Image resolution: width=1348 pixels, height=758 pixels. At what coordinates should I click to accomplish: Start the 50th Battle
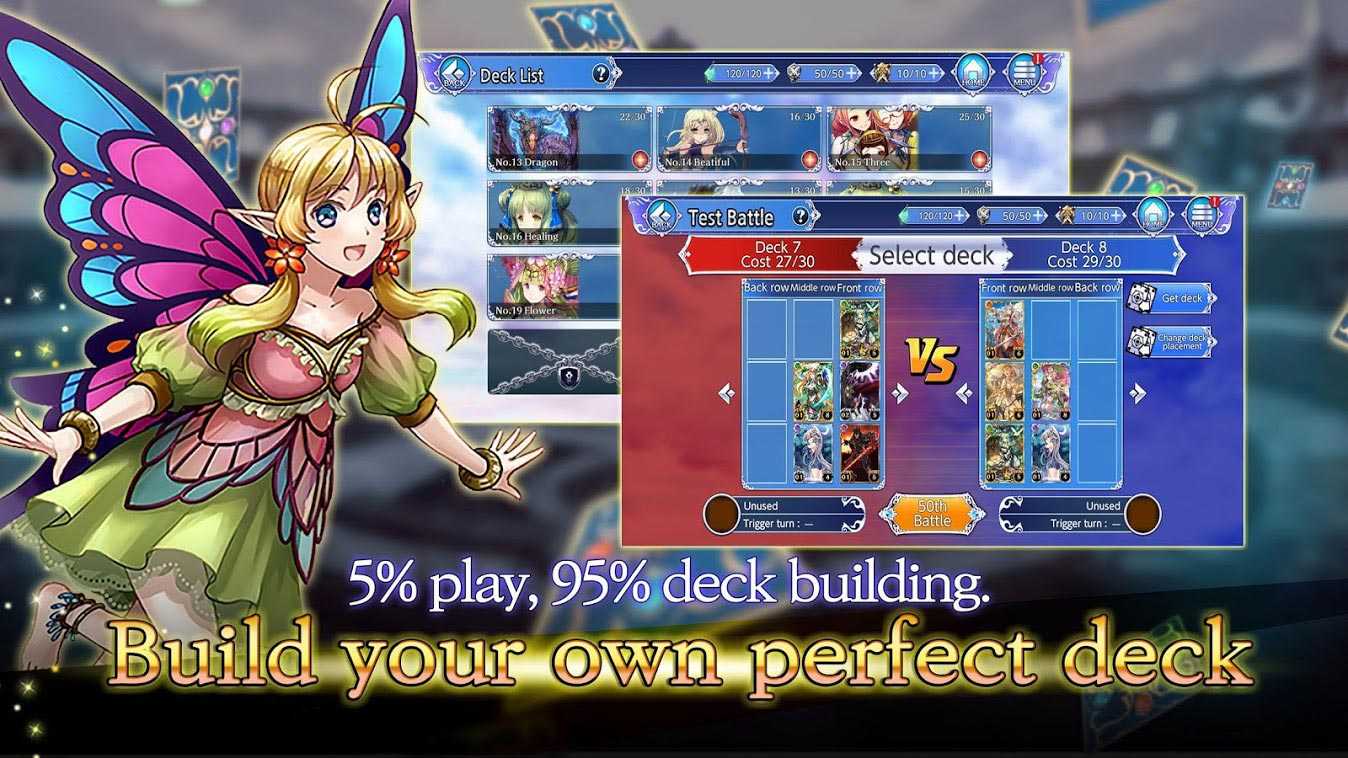click(x=932, y=513)
